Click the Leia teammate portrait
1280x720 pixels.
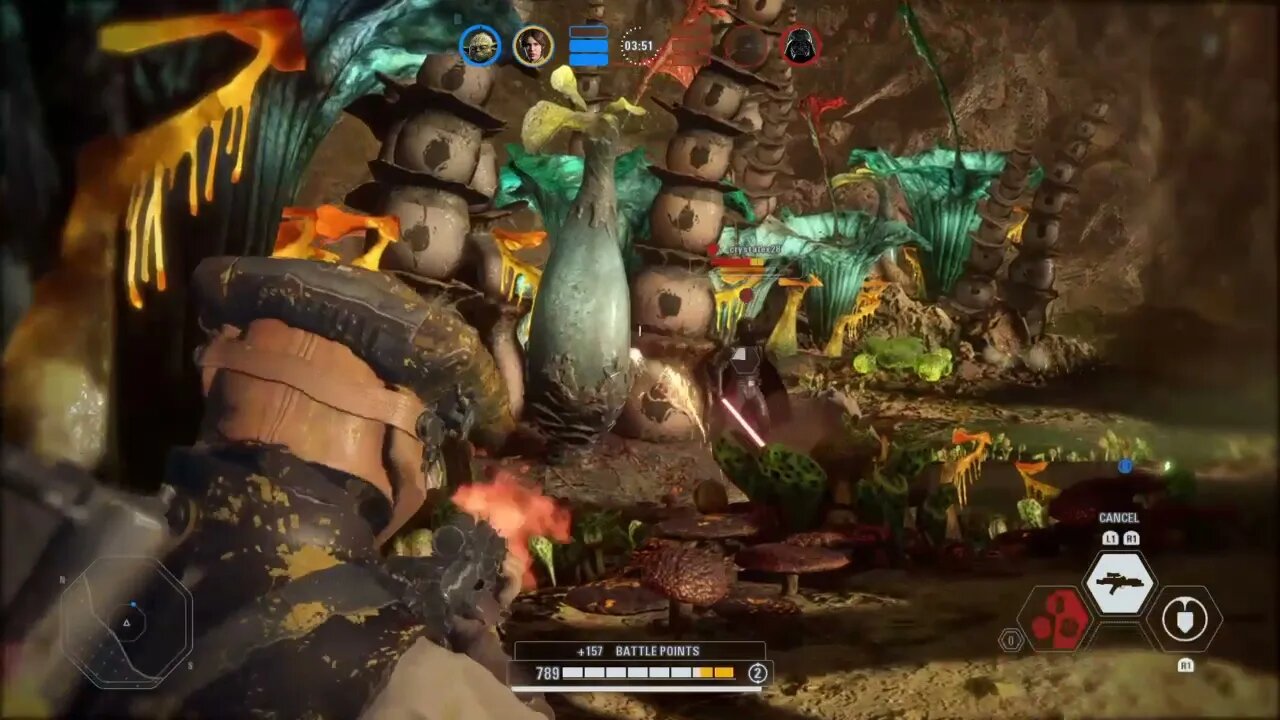533,45
